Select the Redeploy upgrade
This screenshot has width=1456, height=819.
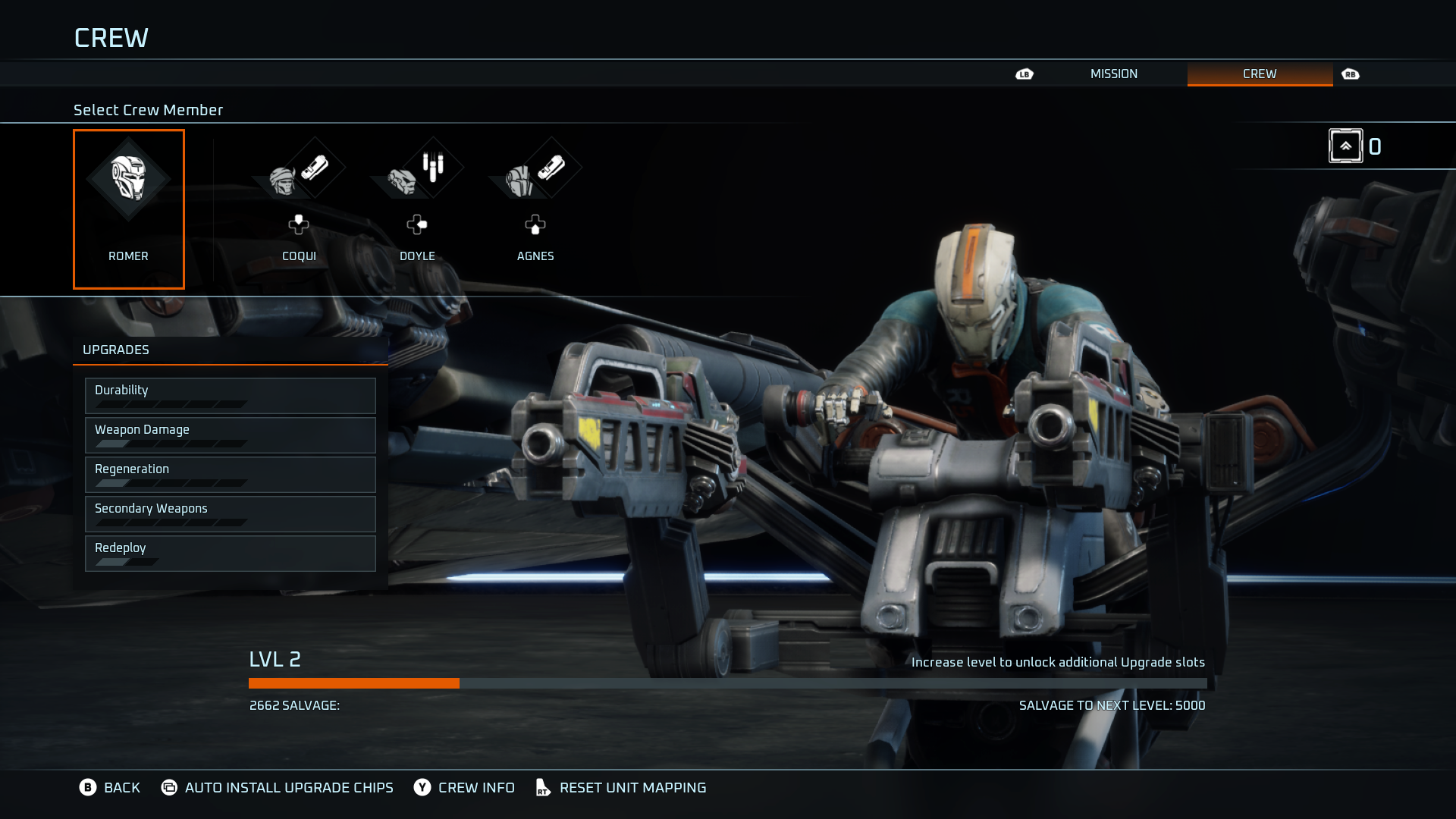pos(230,554)
